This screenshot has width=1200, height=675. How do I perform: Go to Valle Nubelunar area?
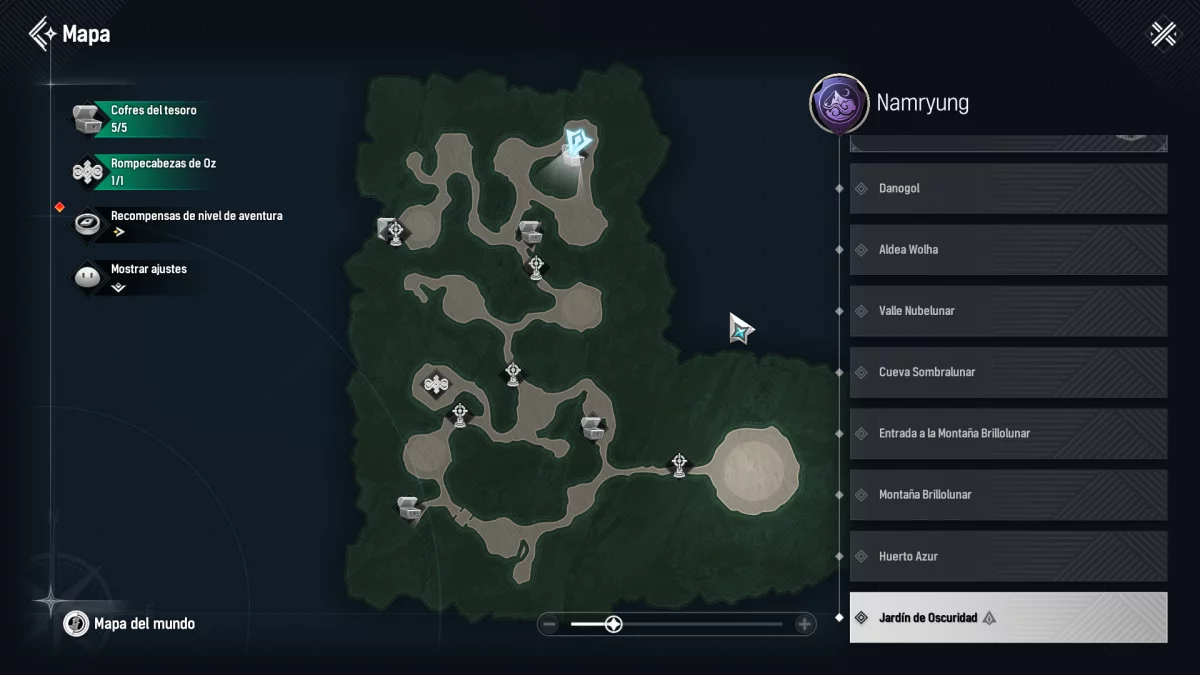pos(1008,311)
